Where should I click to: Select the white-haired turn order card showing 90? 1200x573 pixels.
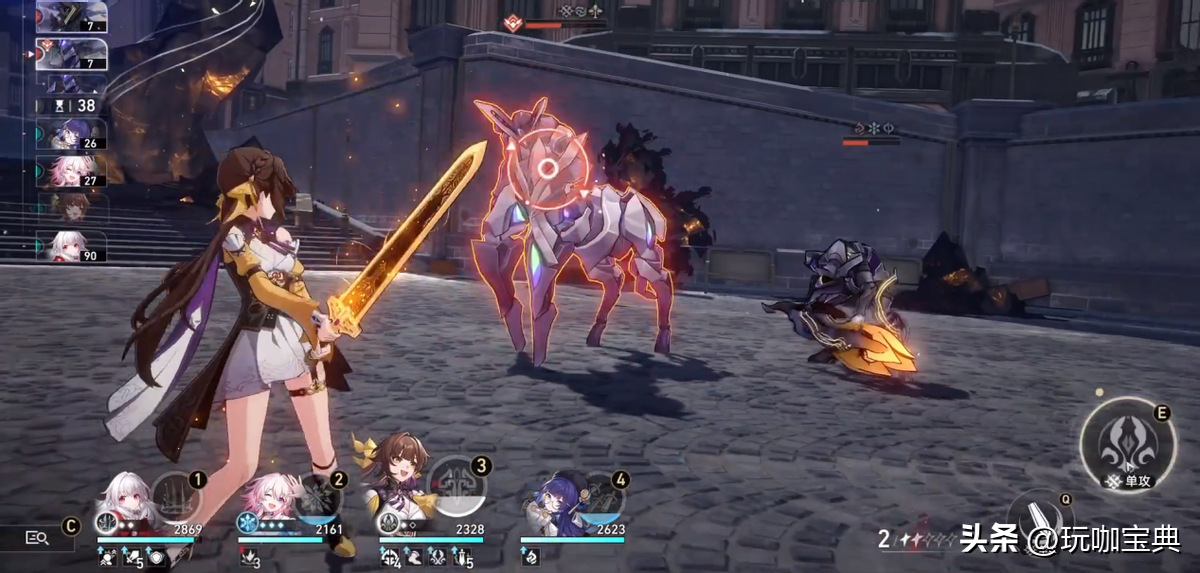pos(71,246)
